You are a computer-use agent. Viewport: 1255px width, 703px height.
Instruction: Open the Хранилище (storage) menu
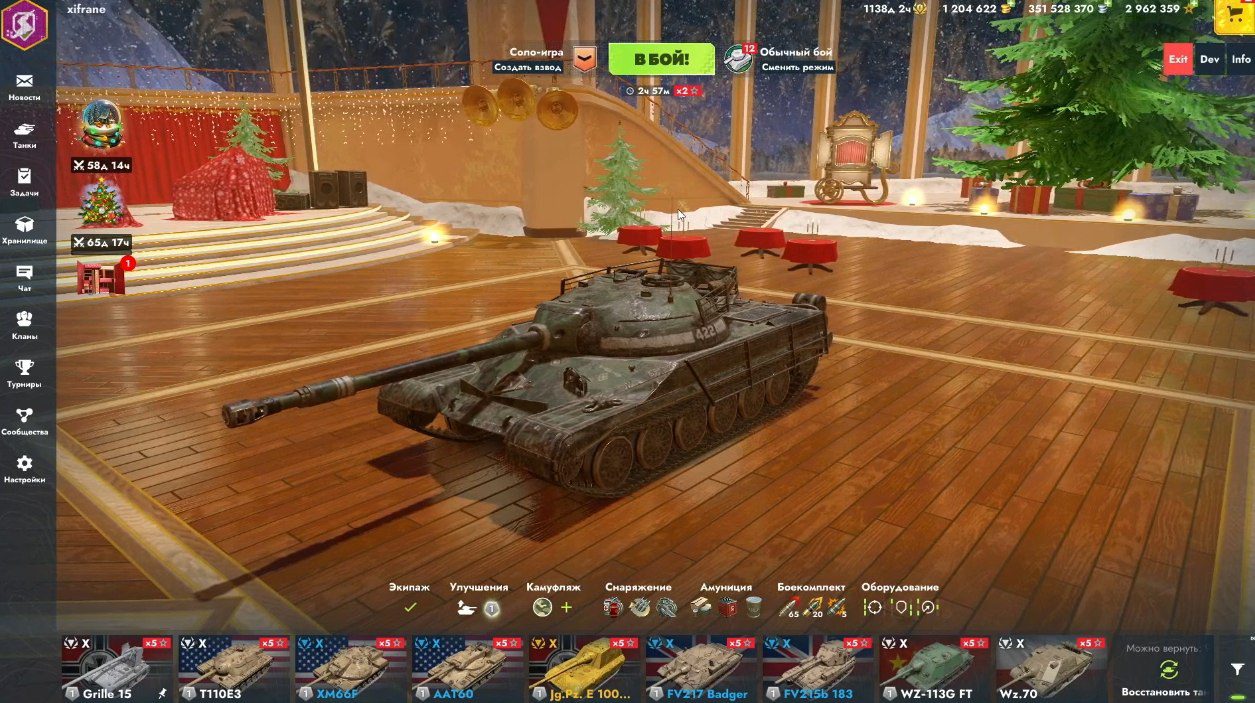24,230
